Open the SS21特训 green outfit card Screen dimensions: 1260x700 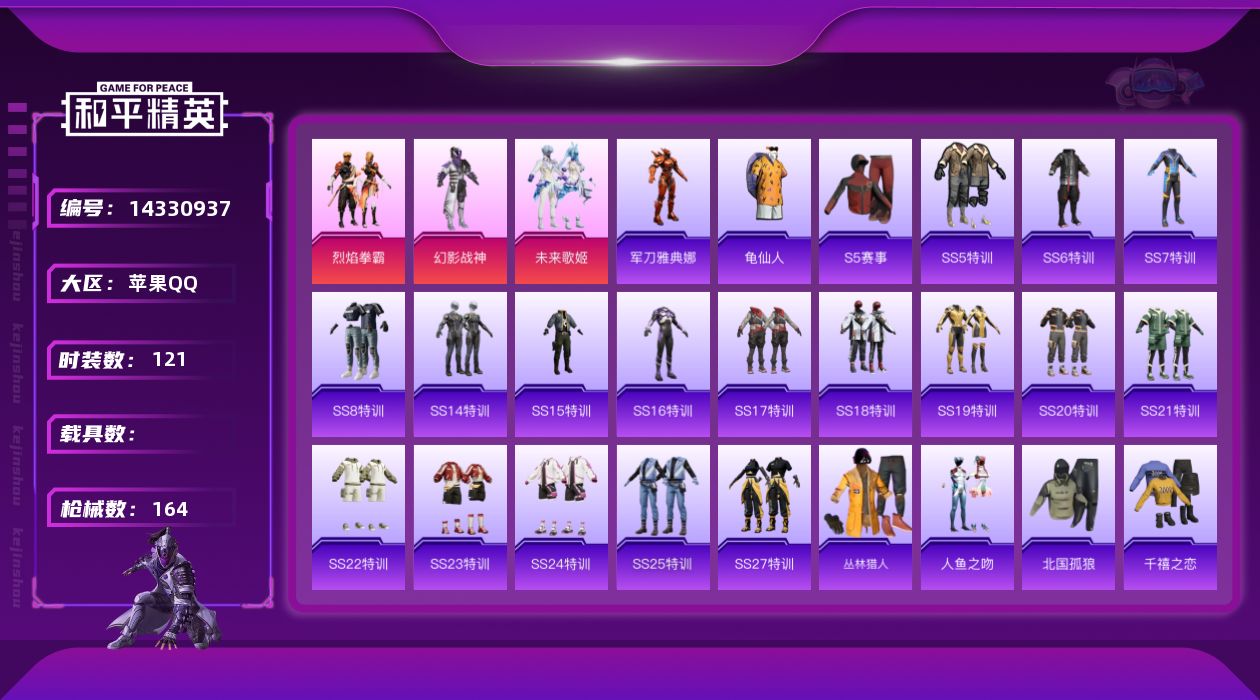(x=1170, y=364)
